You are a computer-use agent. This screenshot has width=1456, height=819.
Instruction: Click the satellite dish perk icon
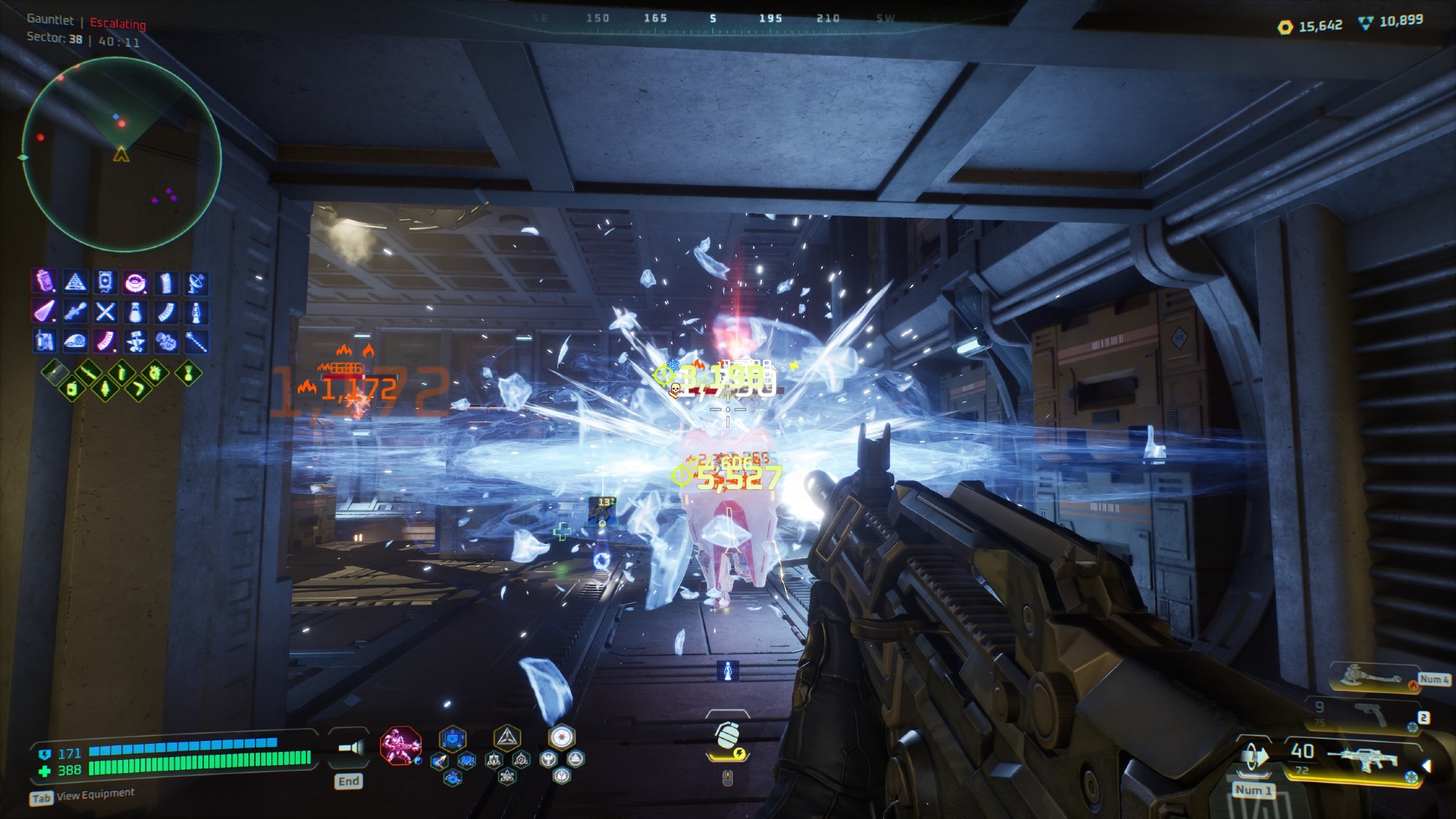pos(196,282)
